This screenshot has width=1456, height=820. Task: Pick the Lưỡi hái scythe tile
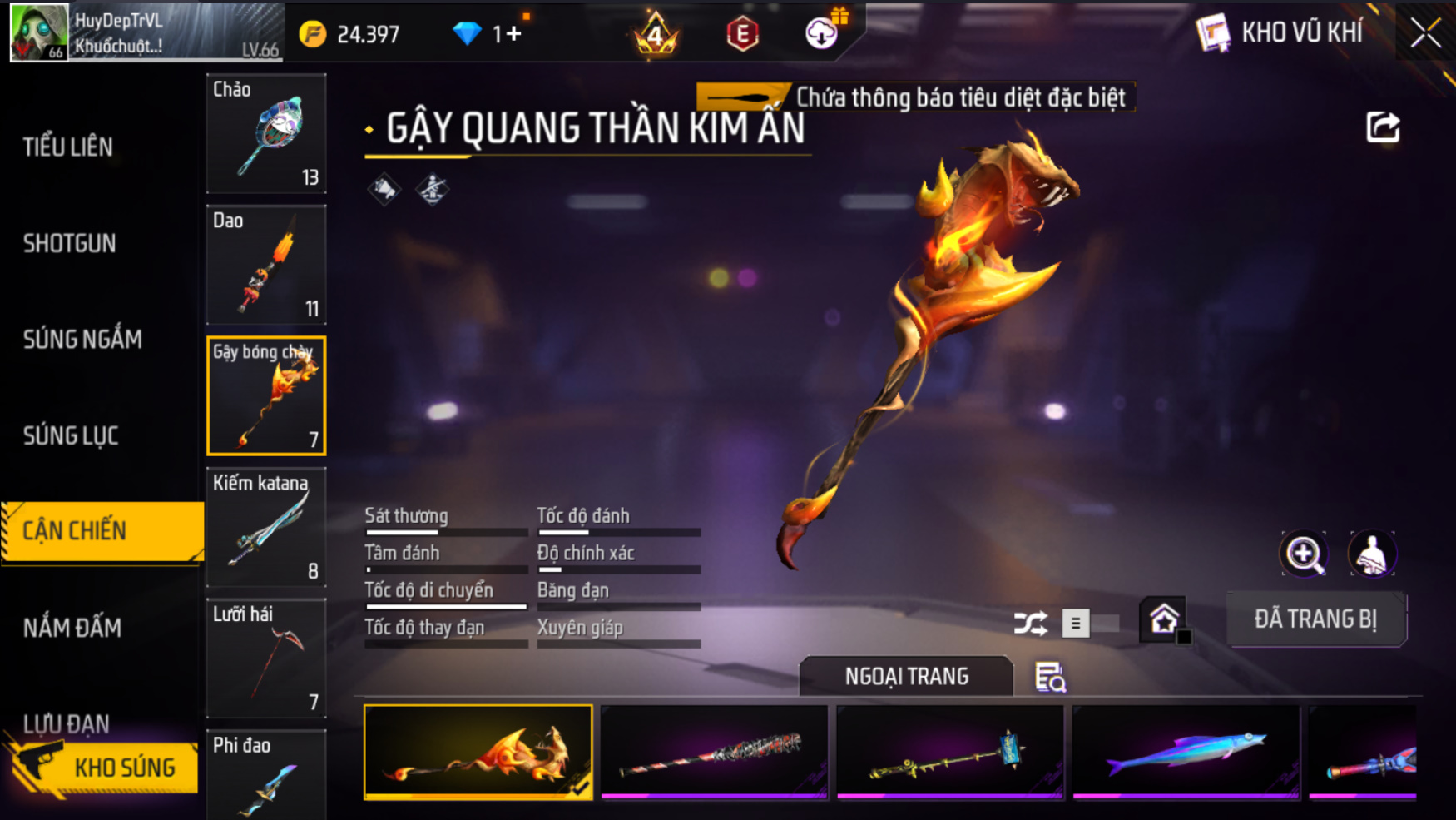(266, 658)
